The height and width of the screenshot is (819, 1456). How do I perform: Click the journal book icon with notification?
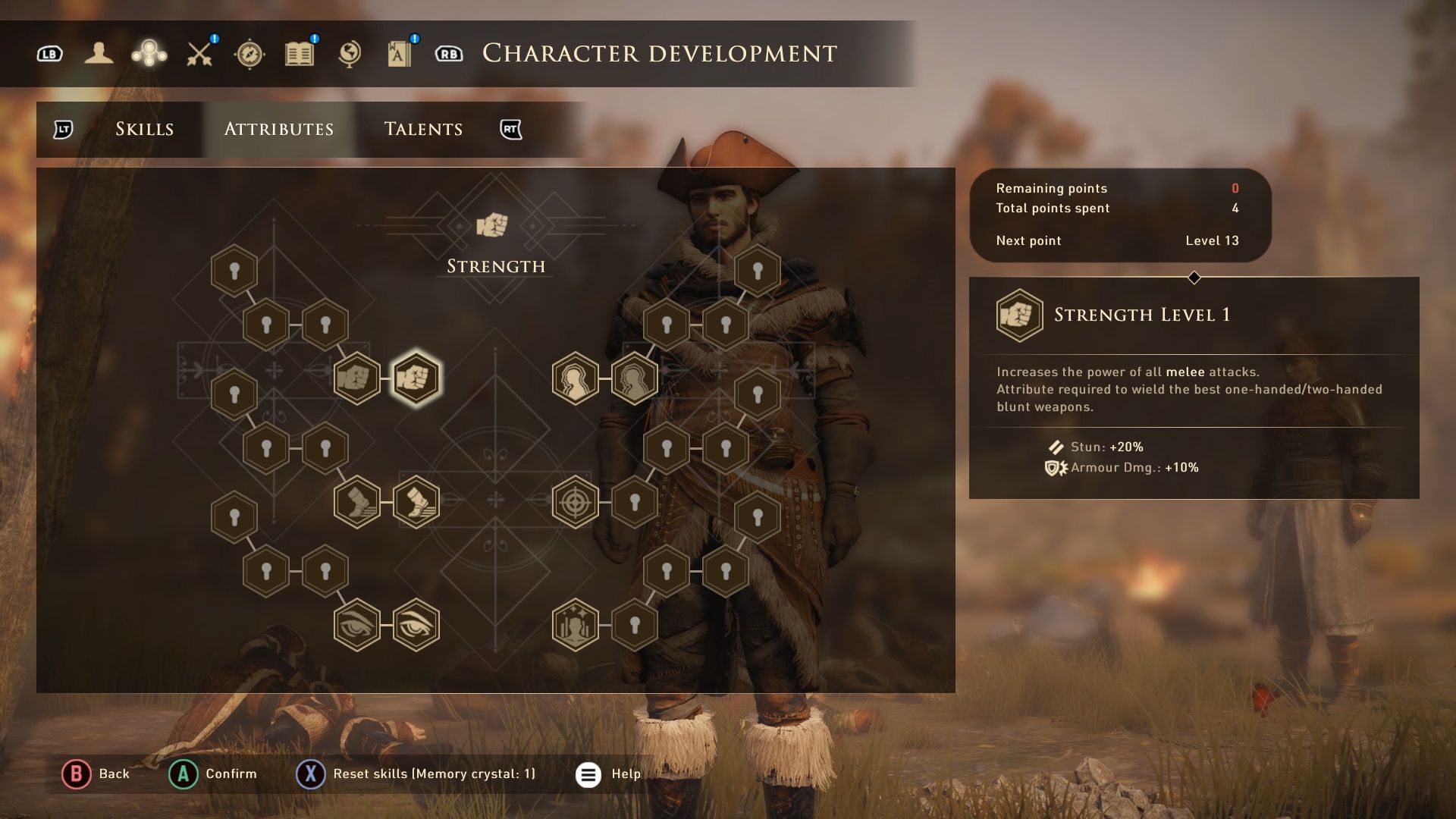[x=299, y=54]
